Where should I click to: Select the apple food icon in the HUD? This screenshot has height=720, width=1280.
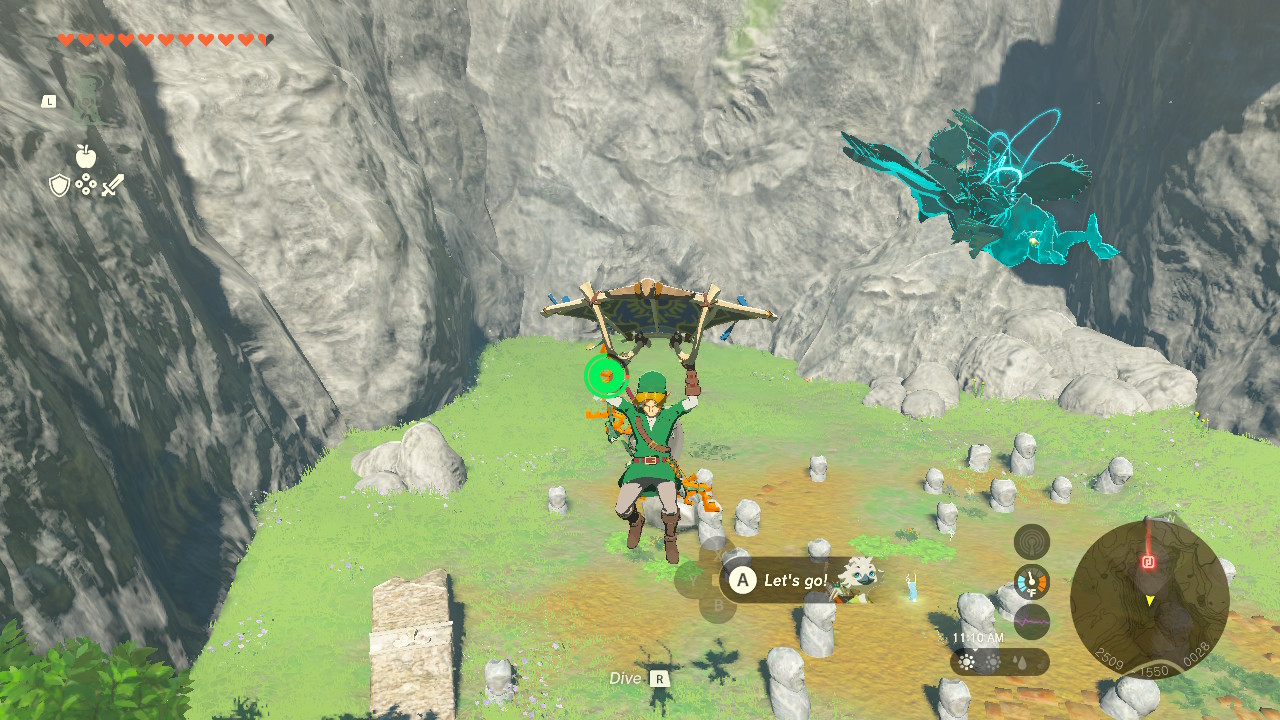(x=88, y=157)
